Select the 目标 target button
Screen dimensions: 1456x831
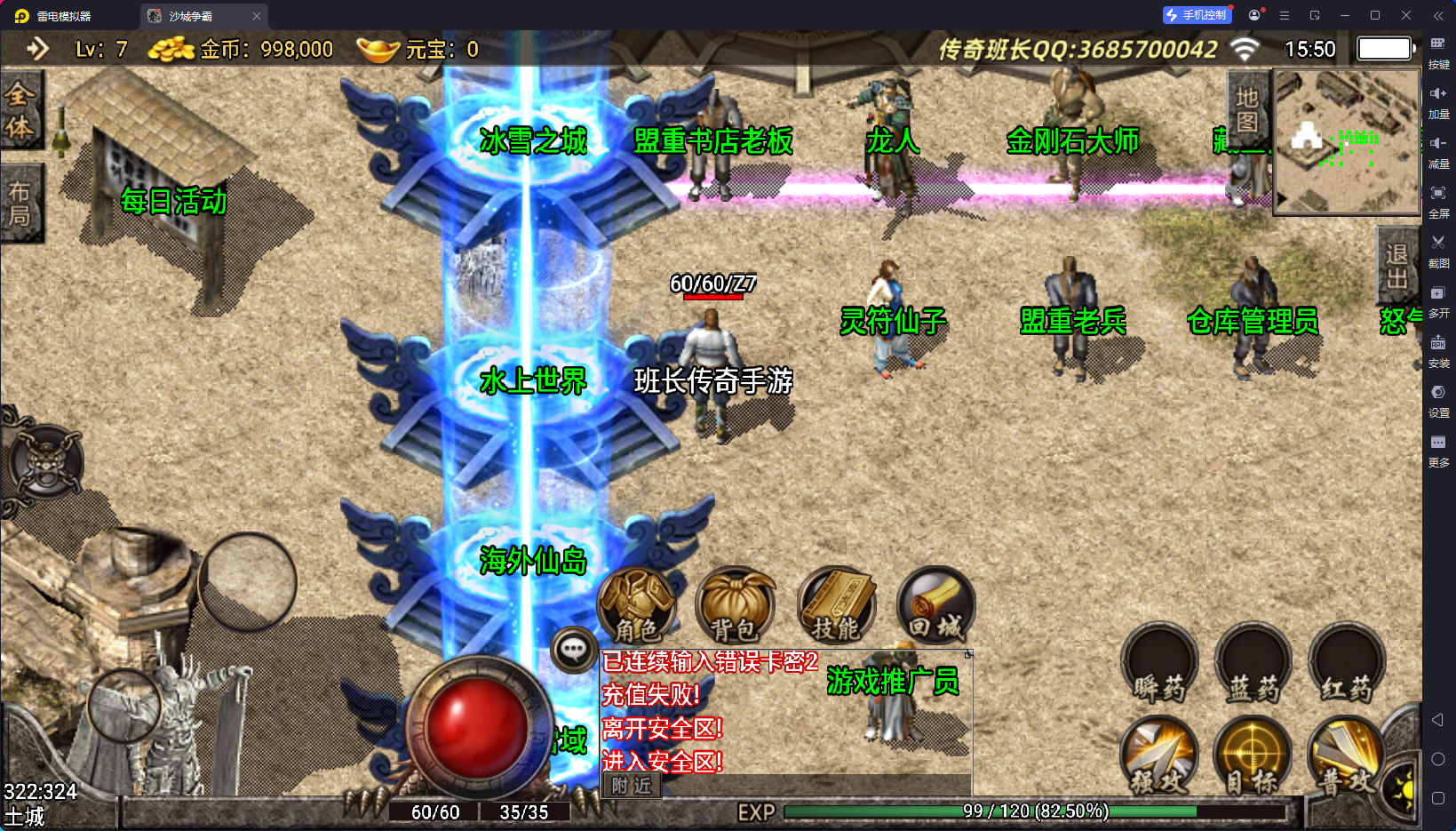(1253, 757)
